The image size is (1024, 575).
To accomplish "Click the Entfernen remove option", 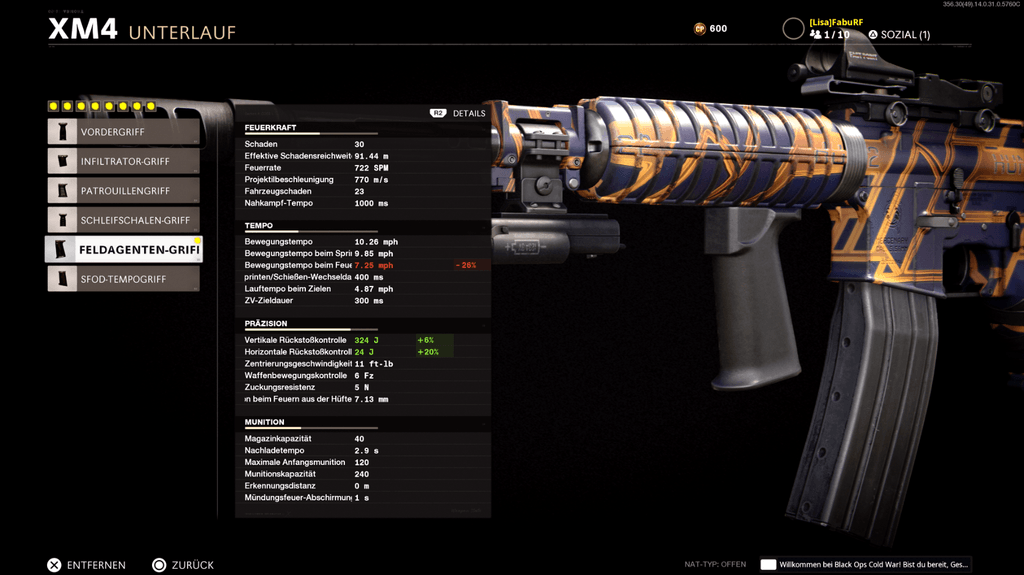I will pyautogui.click(x=87, y=565).
